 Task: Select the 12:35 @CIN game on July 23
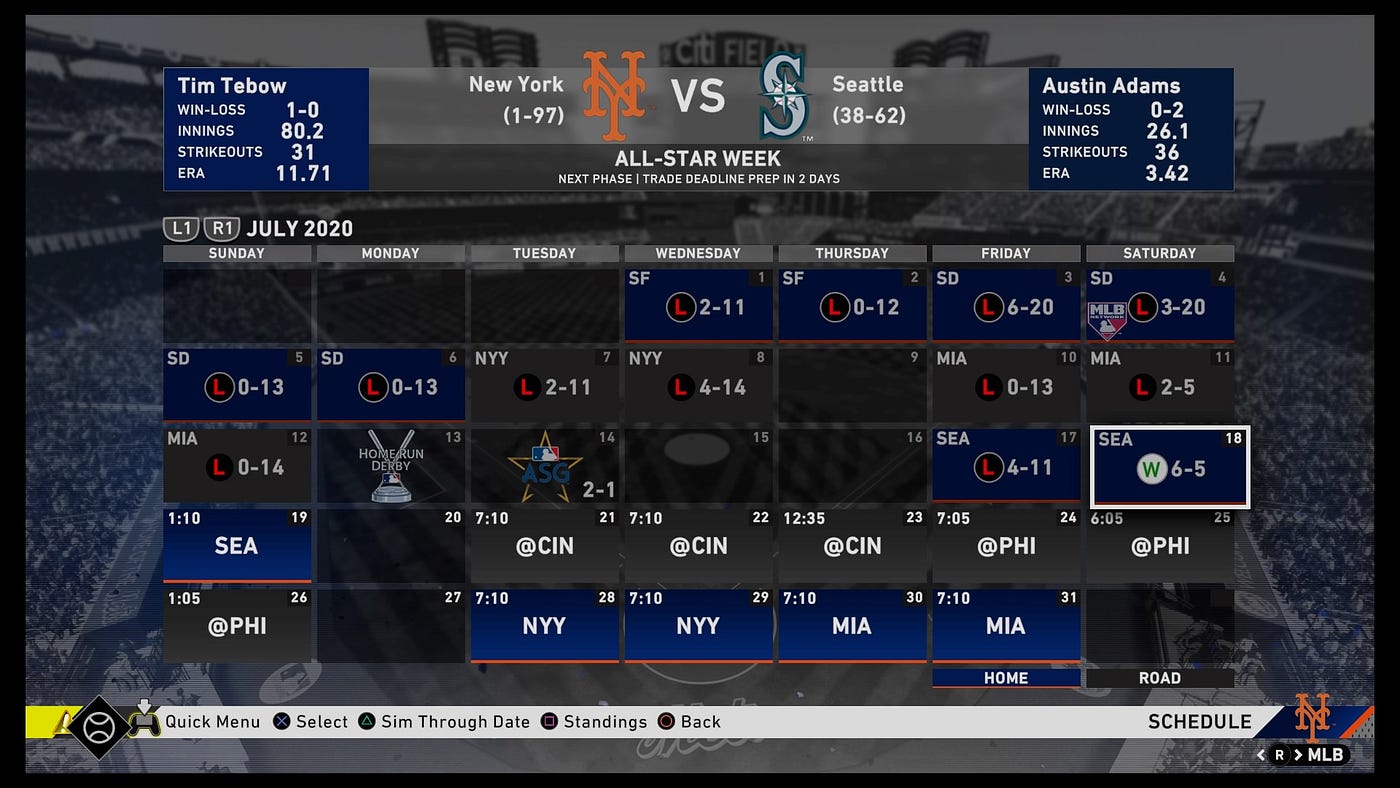(x=852, y=545)
